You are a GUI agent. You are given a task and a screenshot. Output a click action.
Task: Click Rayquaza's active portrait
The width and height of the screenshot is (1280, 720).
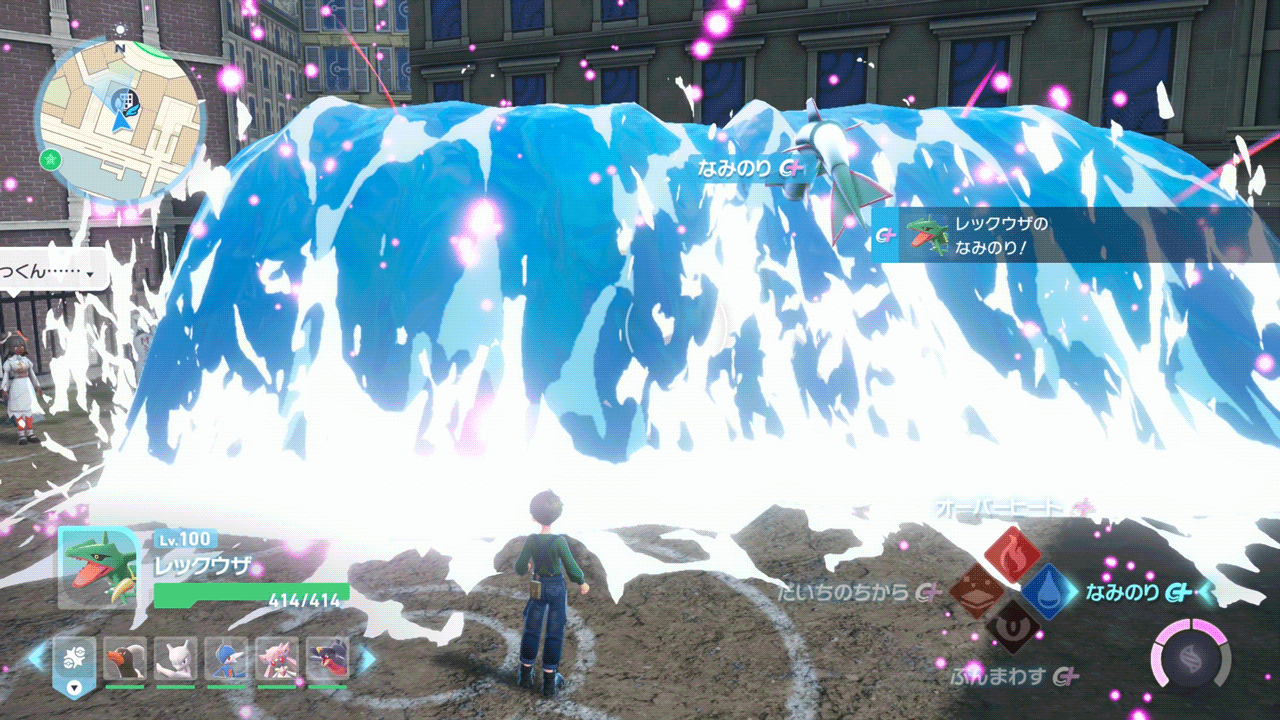[x=98, y=567]
